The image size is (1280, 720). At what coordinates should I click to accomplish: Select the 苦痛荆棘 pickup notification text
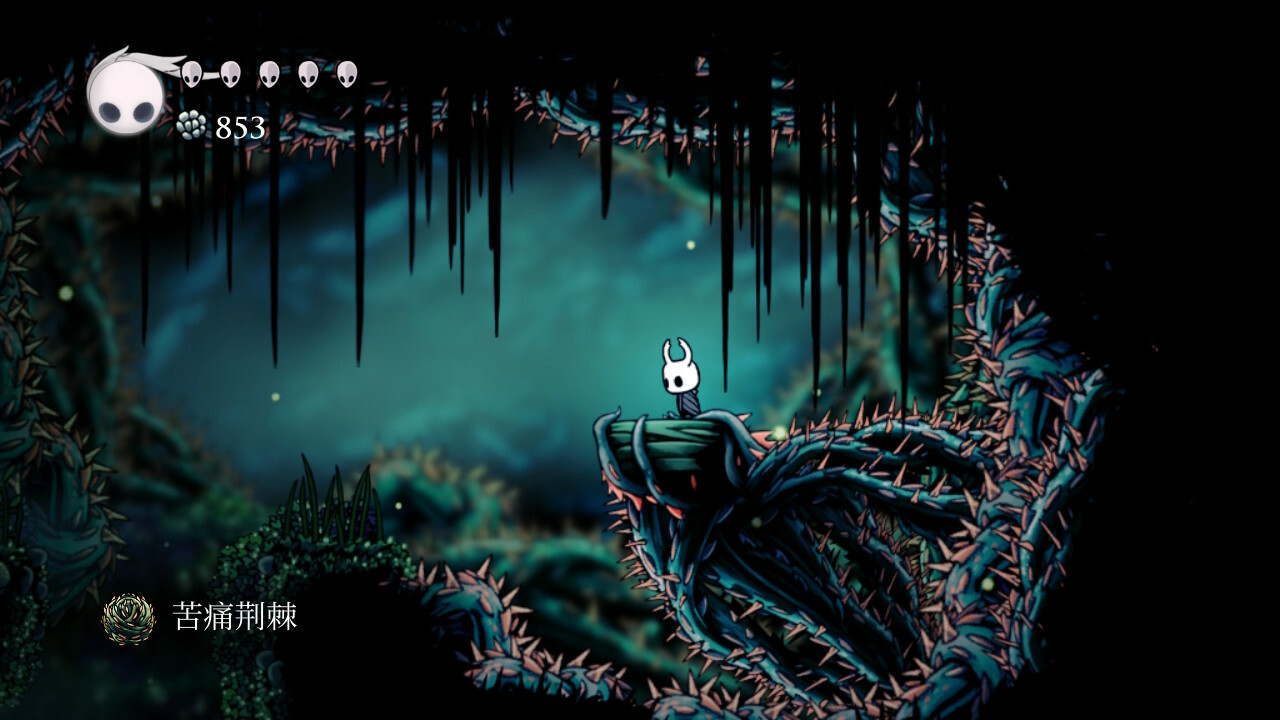(235, 616)
